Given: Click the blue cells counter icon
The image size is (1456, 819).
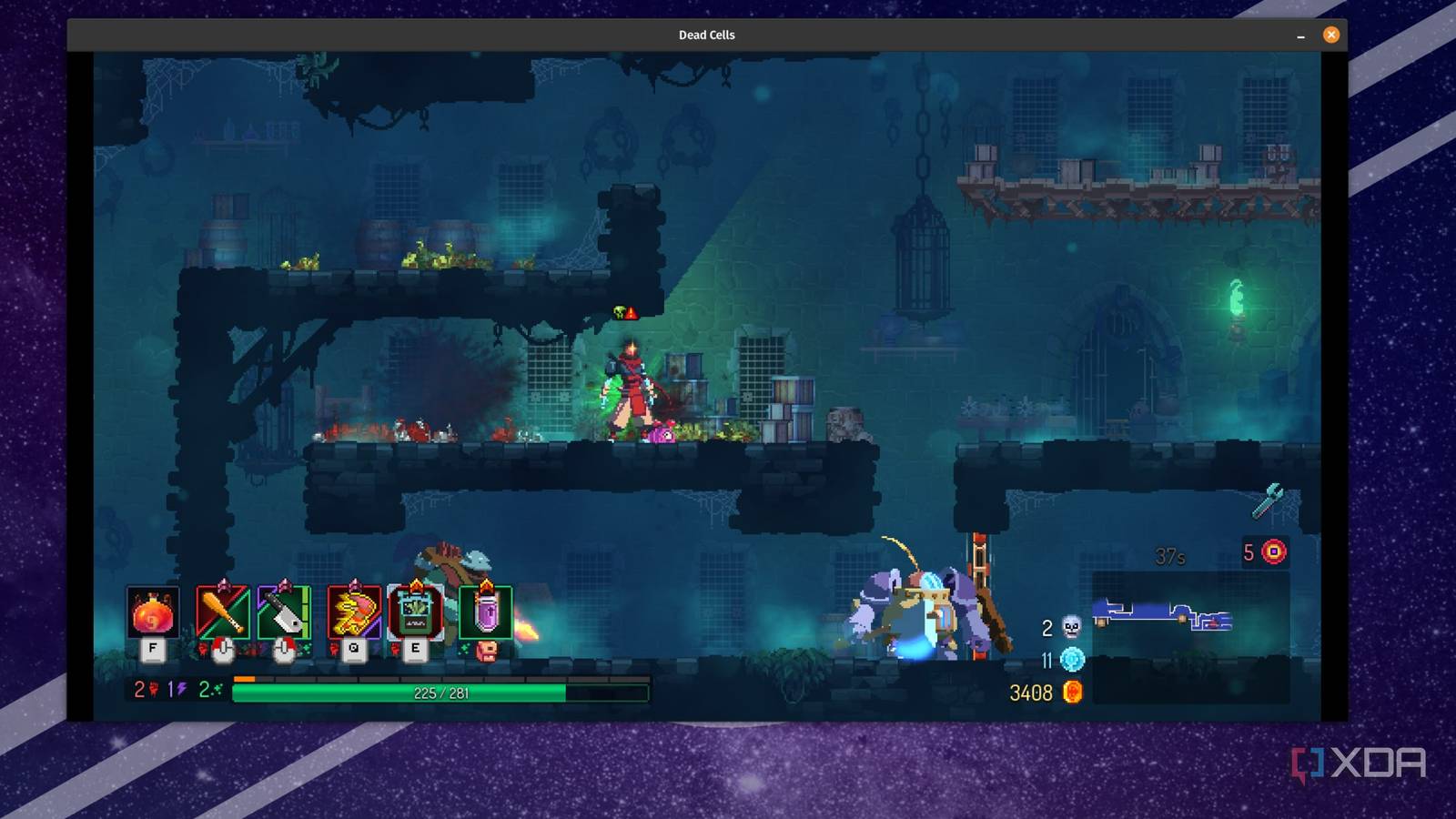Looking at the screenshot, I should (x=1073, y=660).
